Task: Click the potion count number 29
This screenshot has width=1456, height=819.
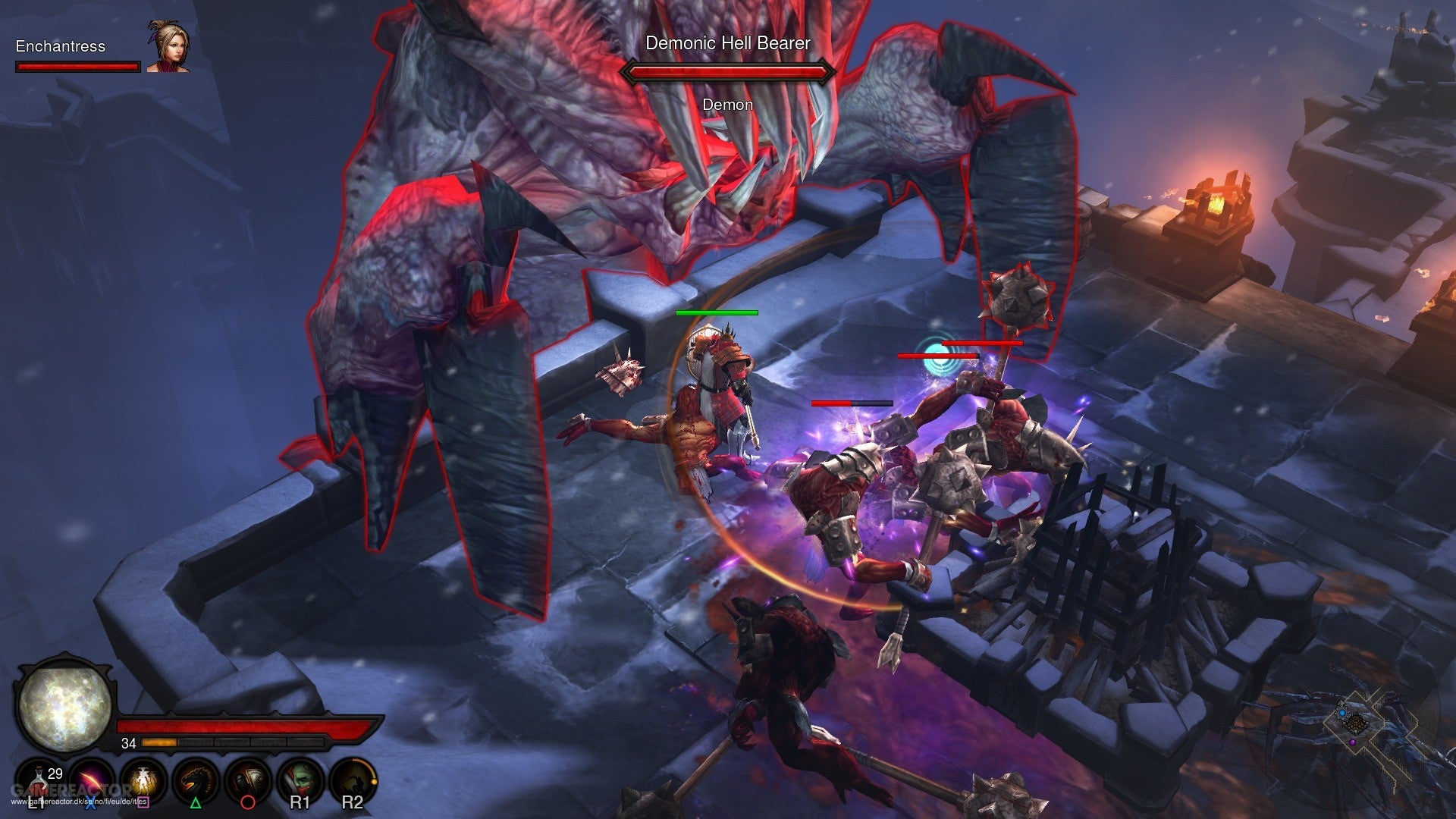Action: pyautogui.click(x=55, y=773)
